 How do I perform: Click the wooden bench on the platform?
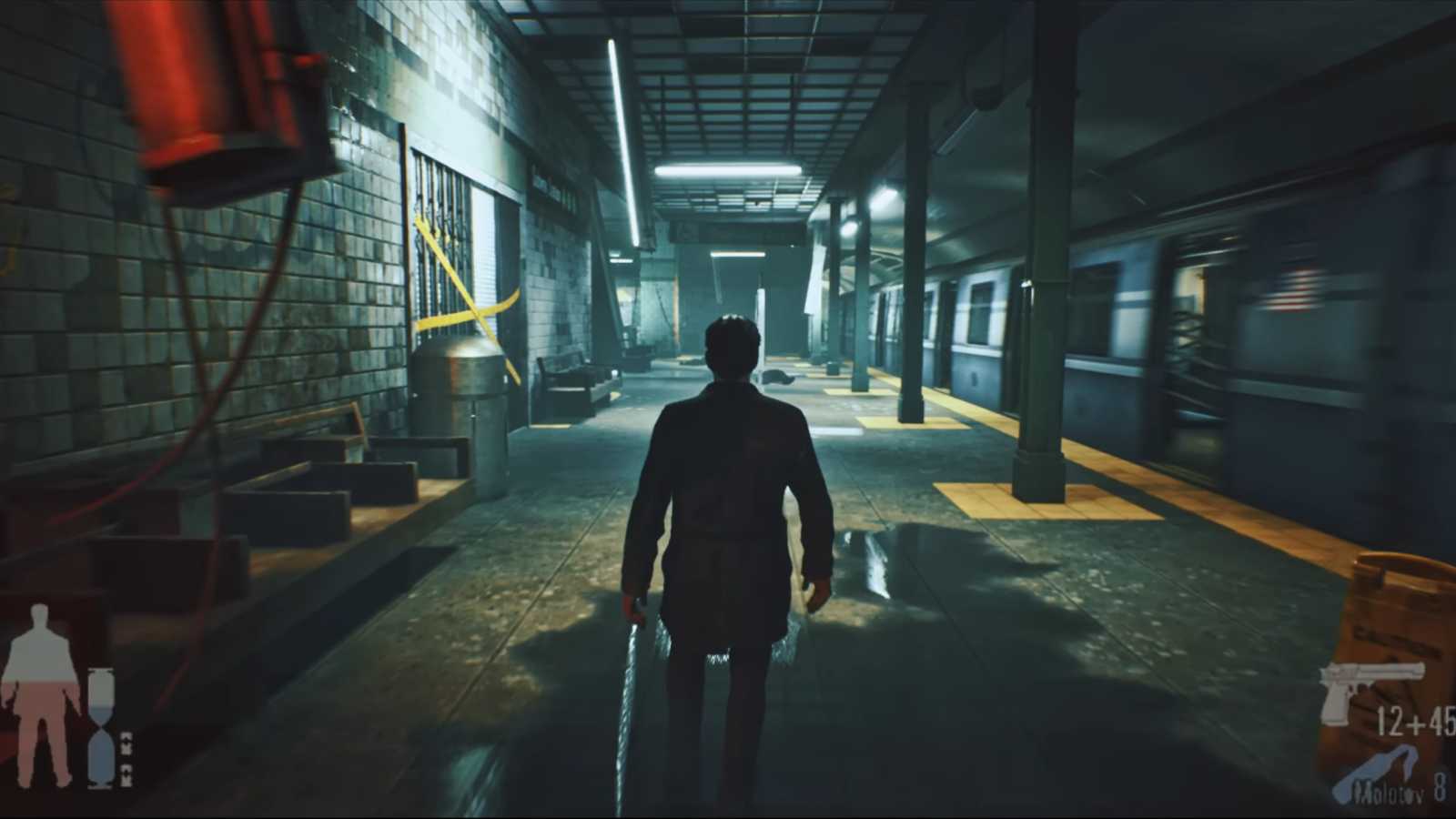click(569, 382)
